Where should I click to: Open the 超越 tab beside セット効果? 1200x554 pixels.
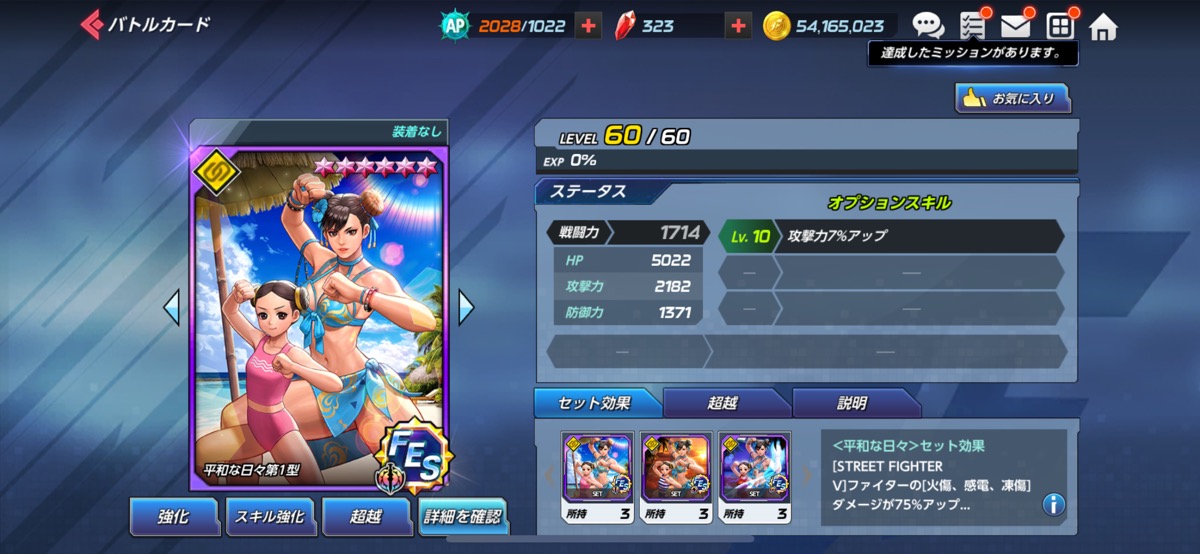pos(724,403)
